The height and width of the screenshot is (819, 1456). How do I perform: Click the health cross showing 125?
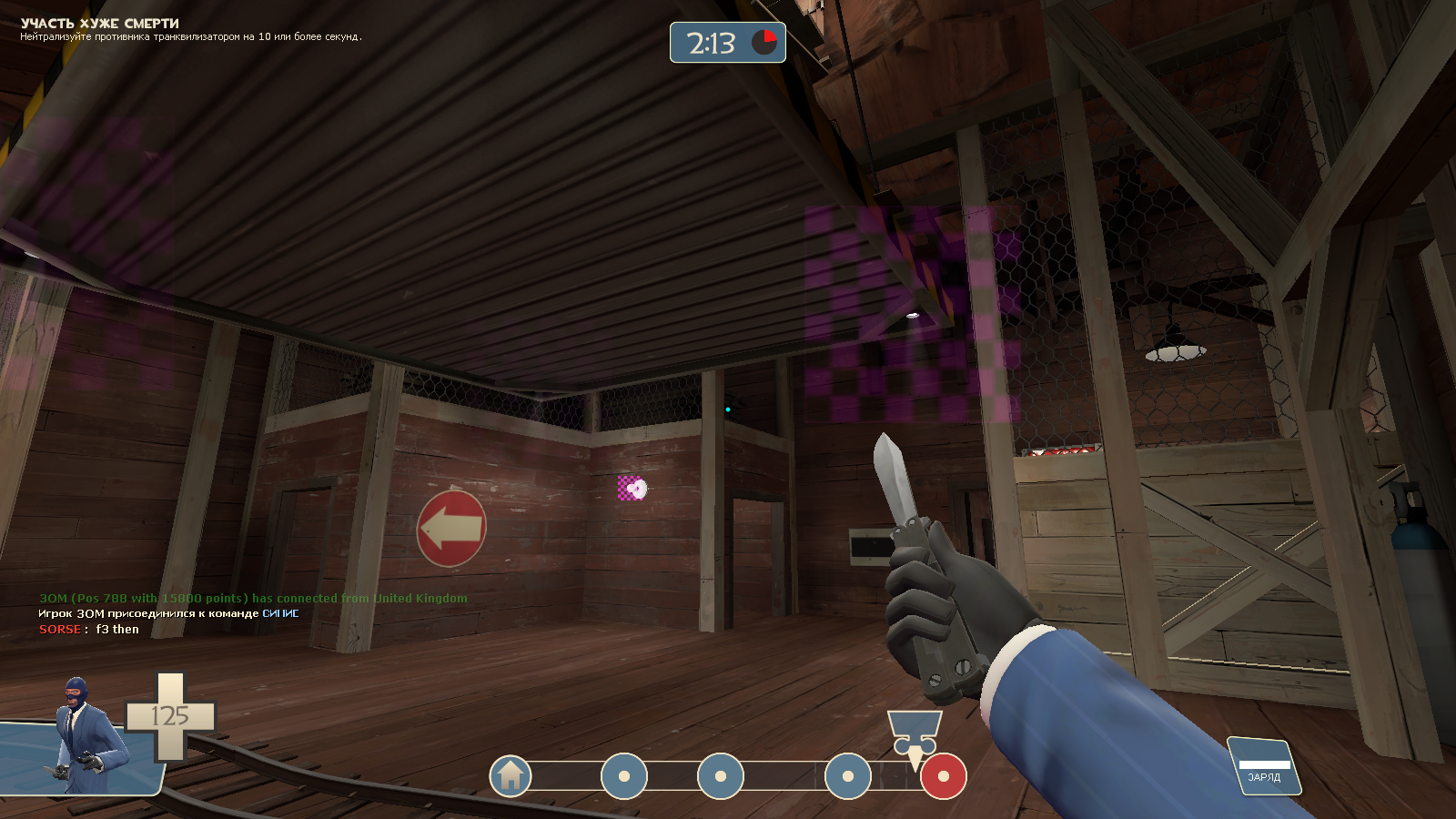[x=168, y=715]
